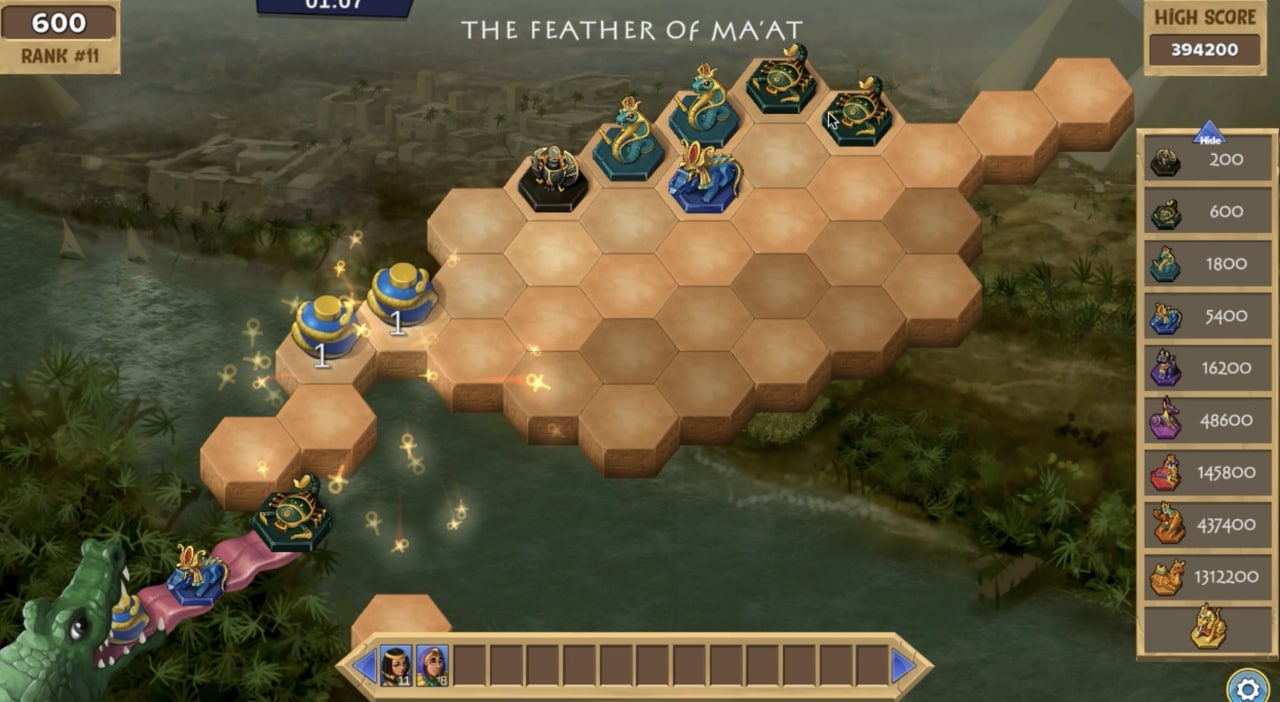1280x702 pixels.
Task: Select the black-haired portrait numbered 11
Action: pyautogui.click(x=396, y=666)
